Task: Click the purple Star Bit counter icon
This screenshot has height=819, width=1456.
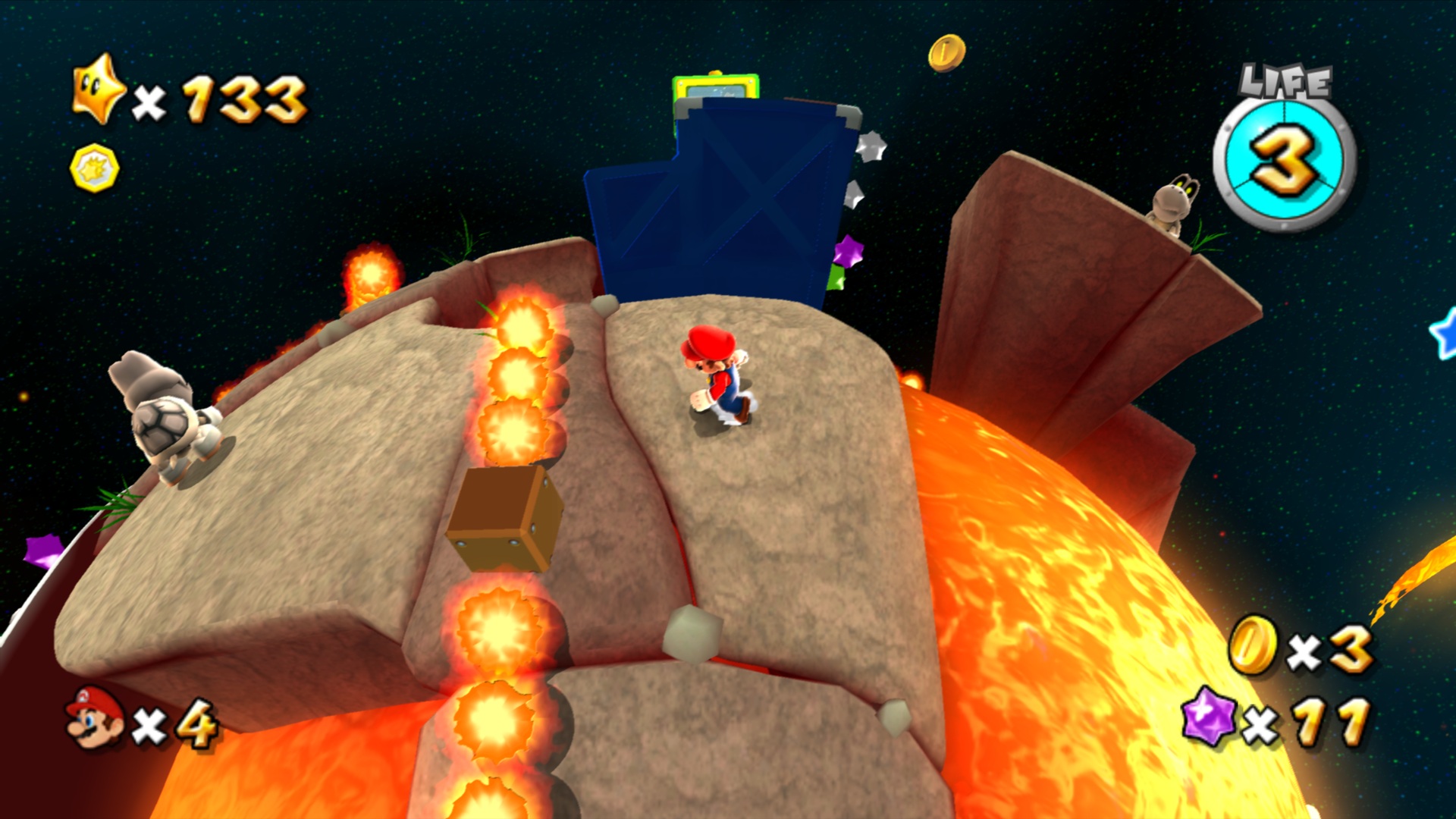Action: (x=1209, y=716)
